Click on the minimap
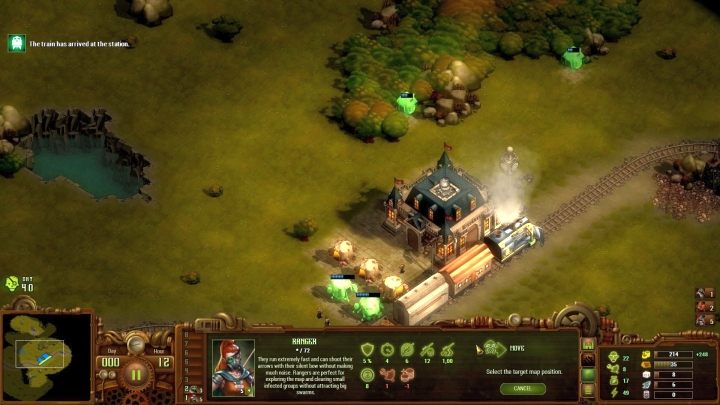The width and height of the screenshot is (720, 405). [46, 357]
